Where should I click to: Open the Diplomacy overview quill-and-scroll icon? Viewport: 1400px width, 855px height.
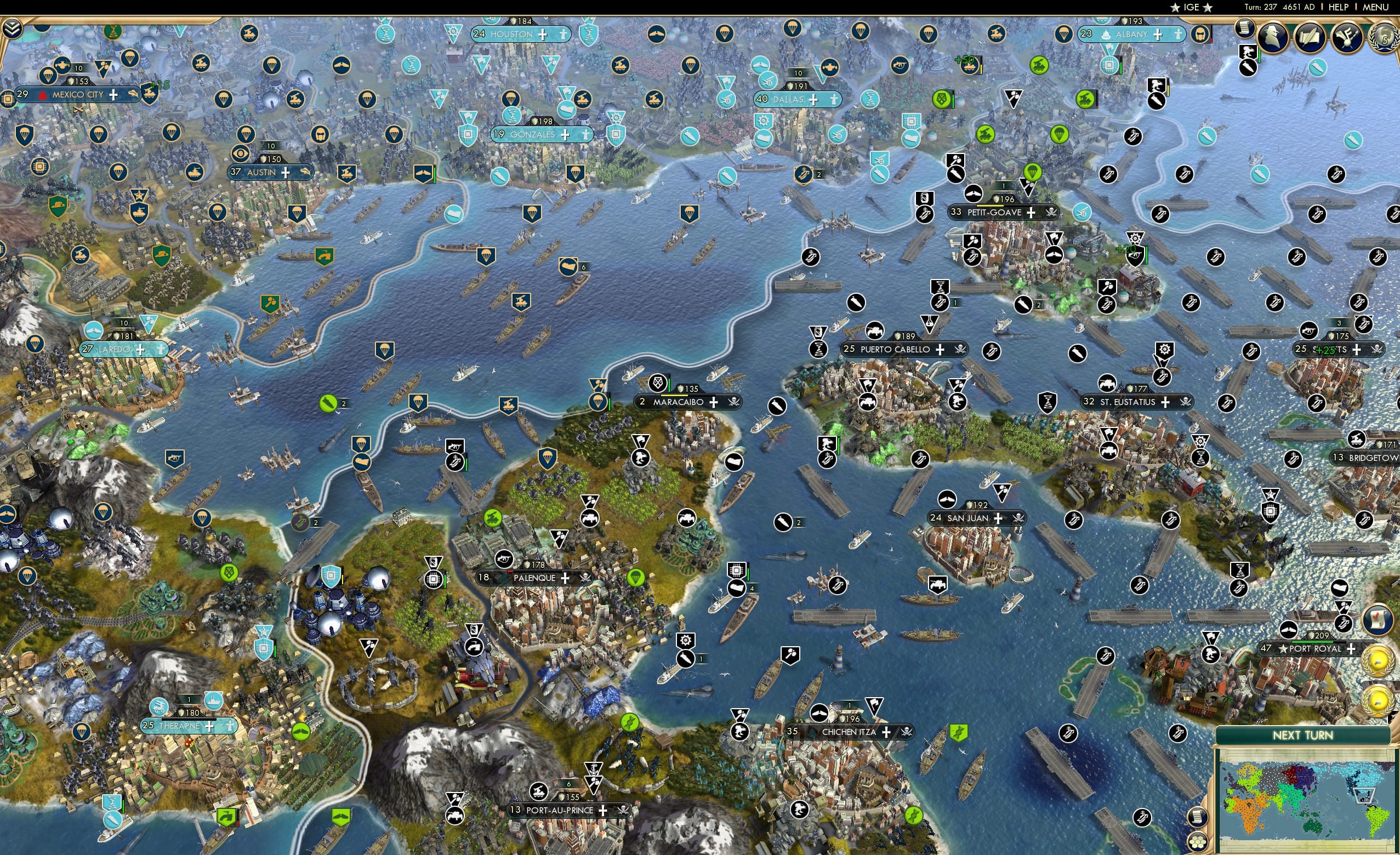1311,37
